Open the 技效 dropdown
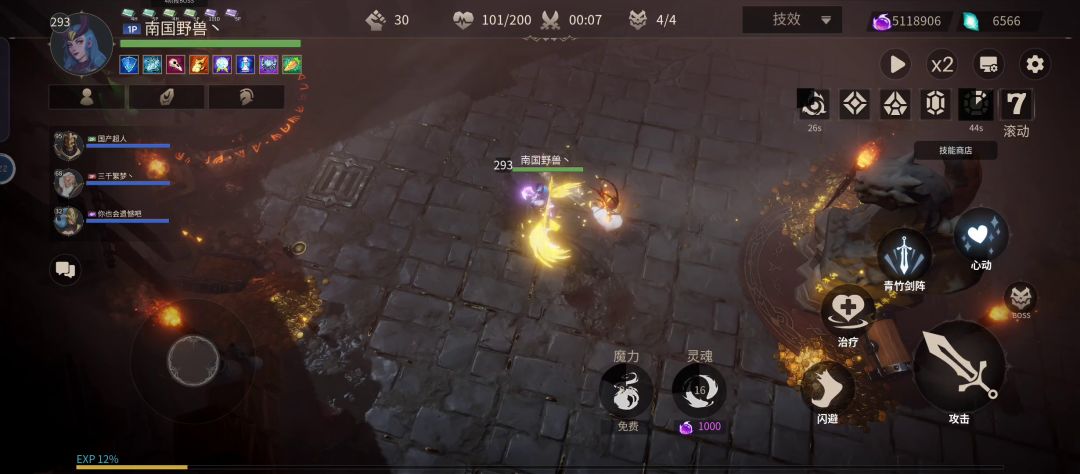This screenshot has width=1080, height=474. tap(792, 20)
